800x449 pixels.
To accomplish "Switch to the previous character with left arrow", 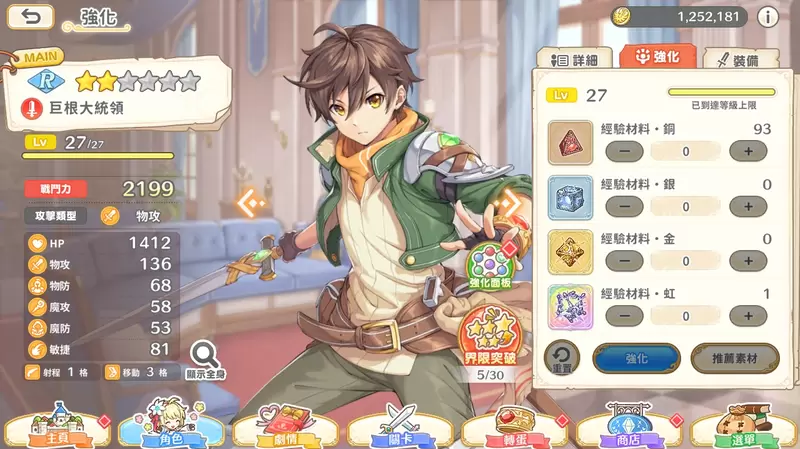I will pyautogui.click(x=250, y=203).
